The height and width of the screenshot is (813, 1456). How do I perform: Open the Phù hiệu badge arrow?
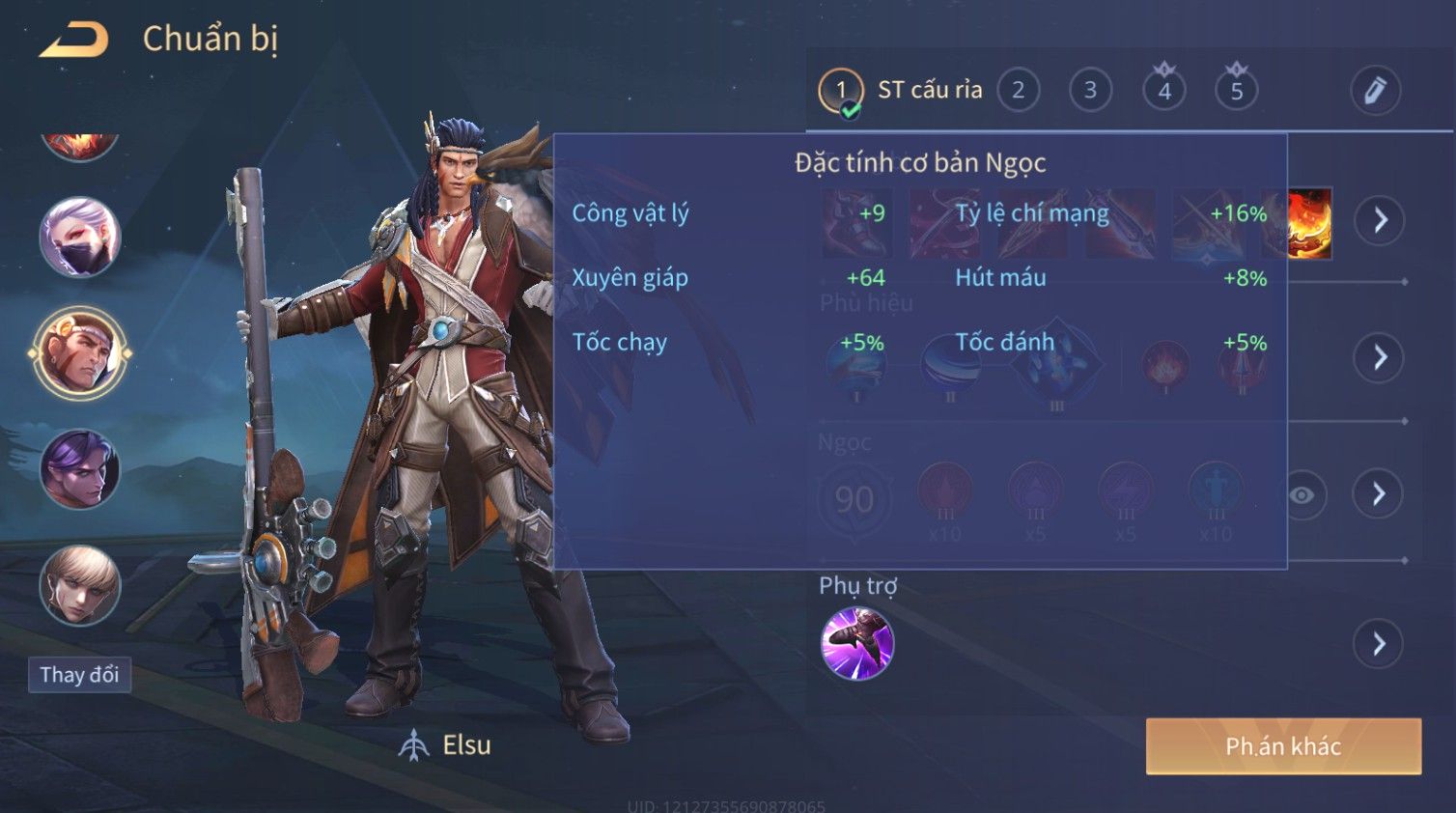tap(1380, 358)
